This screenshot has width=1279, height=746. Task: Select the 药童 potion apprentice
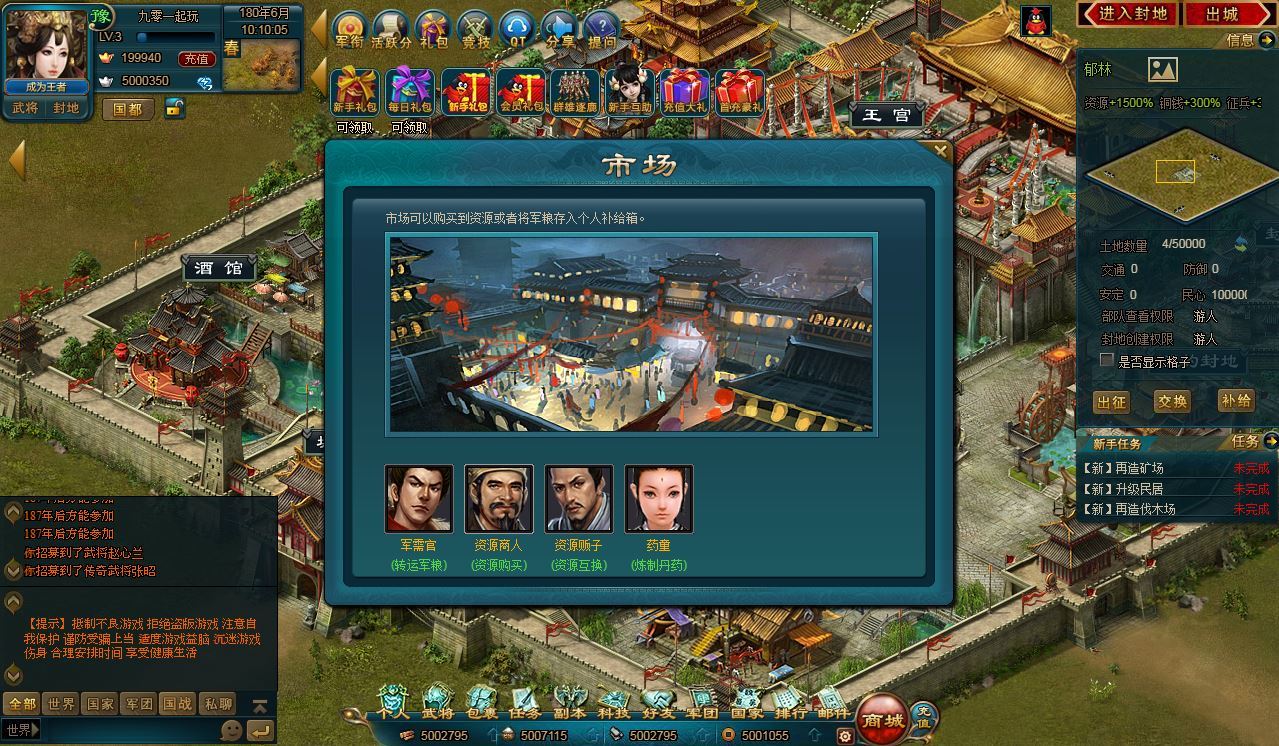click(x=659, y=498)
